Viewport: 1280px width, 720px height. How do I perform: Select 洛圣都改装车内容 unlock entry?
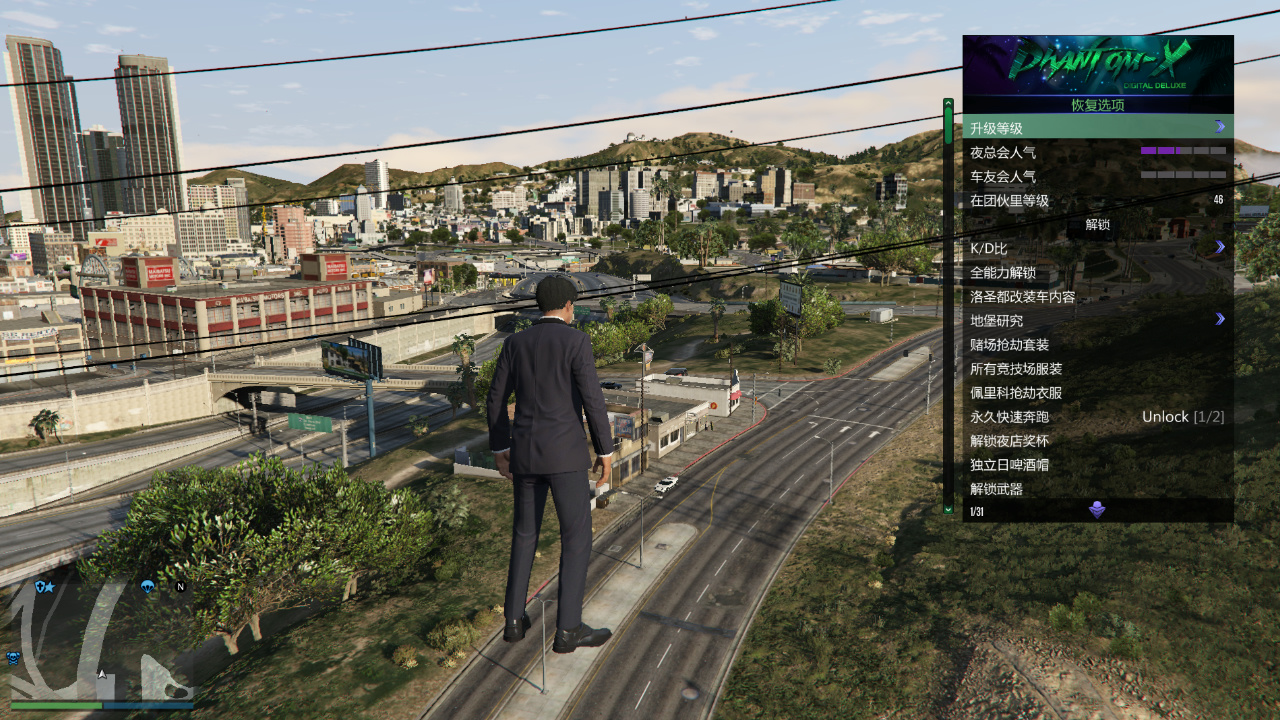pos(1097,296)
